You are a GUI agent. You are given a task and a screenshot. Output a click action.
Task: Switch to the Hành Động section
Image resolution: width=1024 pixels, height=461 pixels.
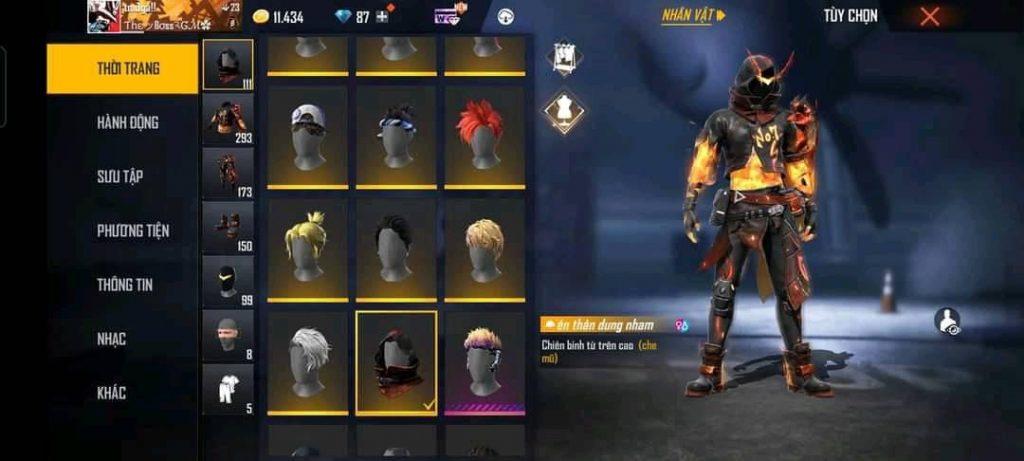[127, 123]
